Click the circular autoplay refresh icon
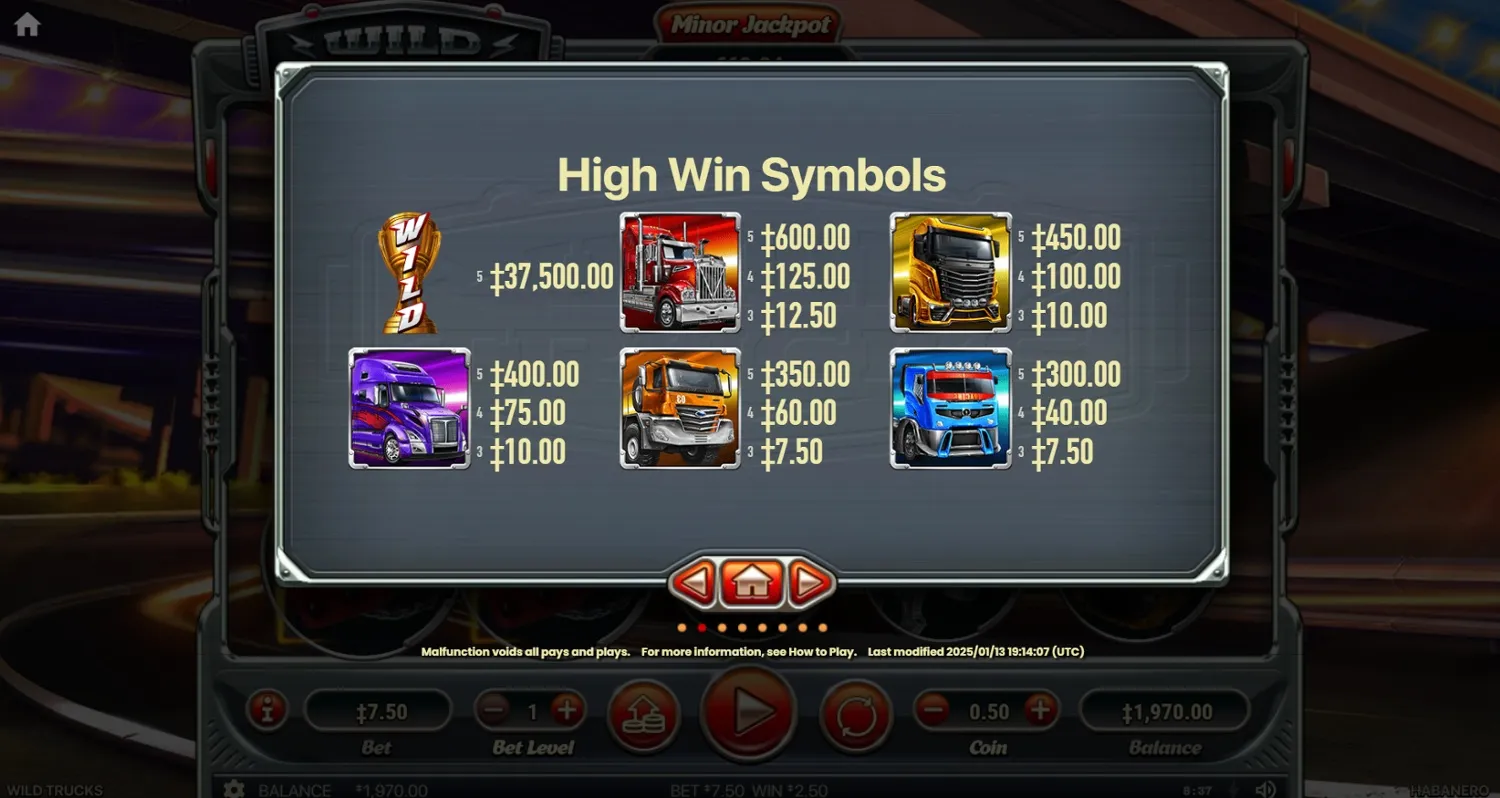Image resolution: width=1500 pixels, height=798 pixels. [857, 712]
